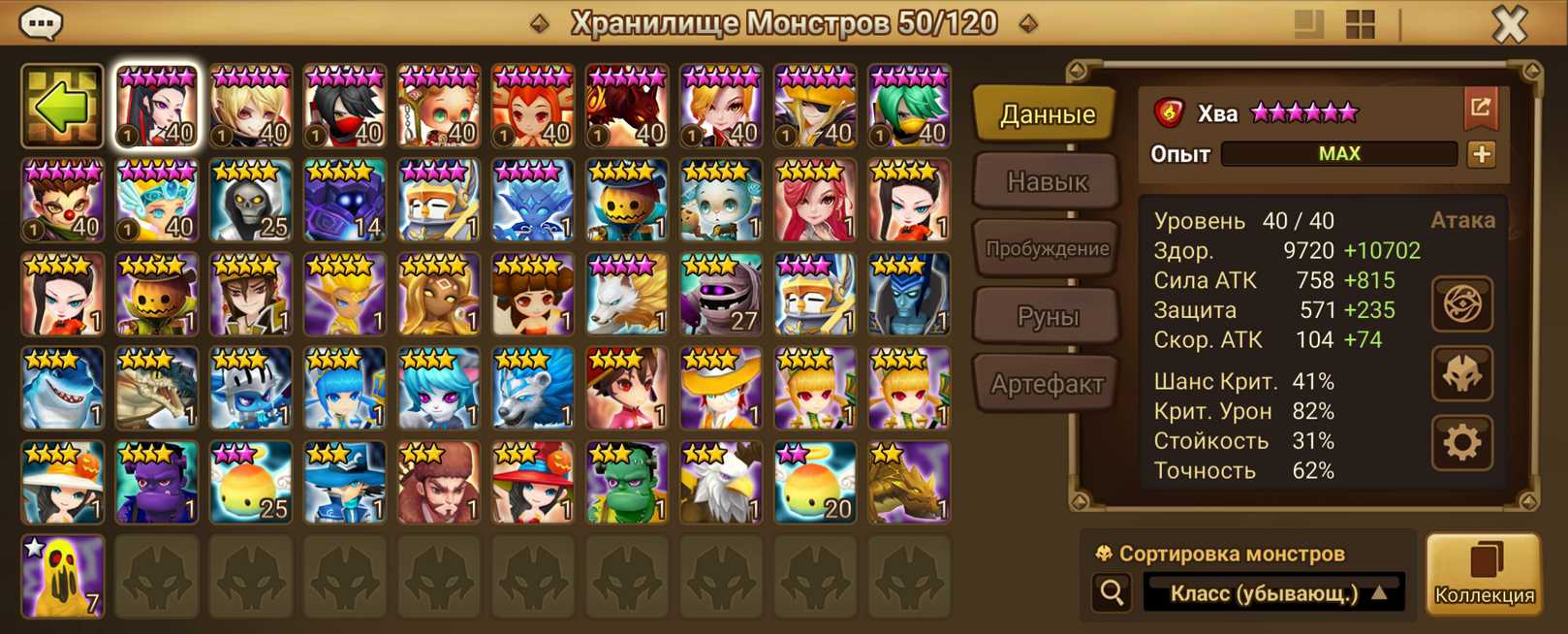This screenshot has height=634, width=1568.
Task: Select the yellow one-star ghost monster
Action: (62, 577)
